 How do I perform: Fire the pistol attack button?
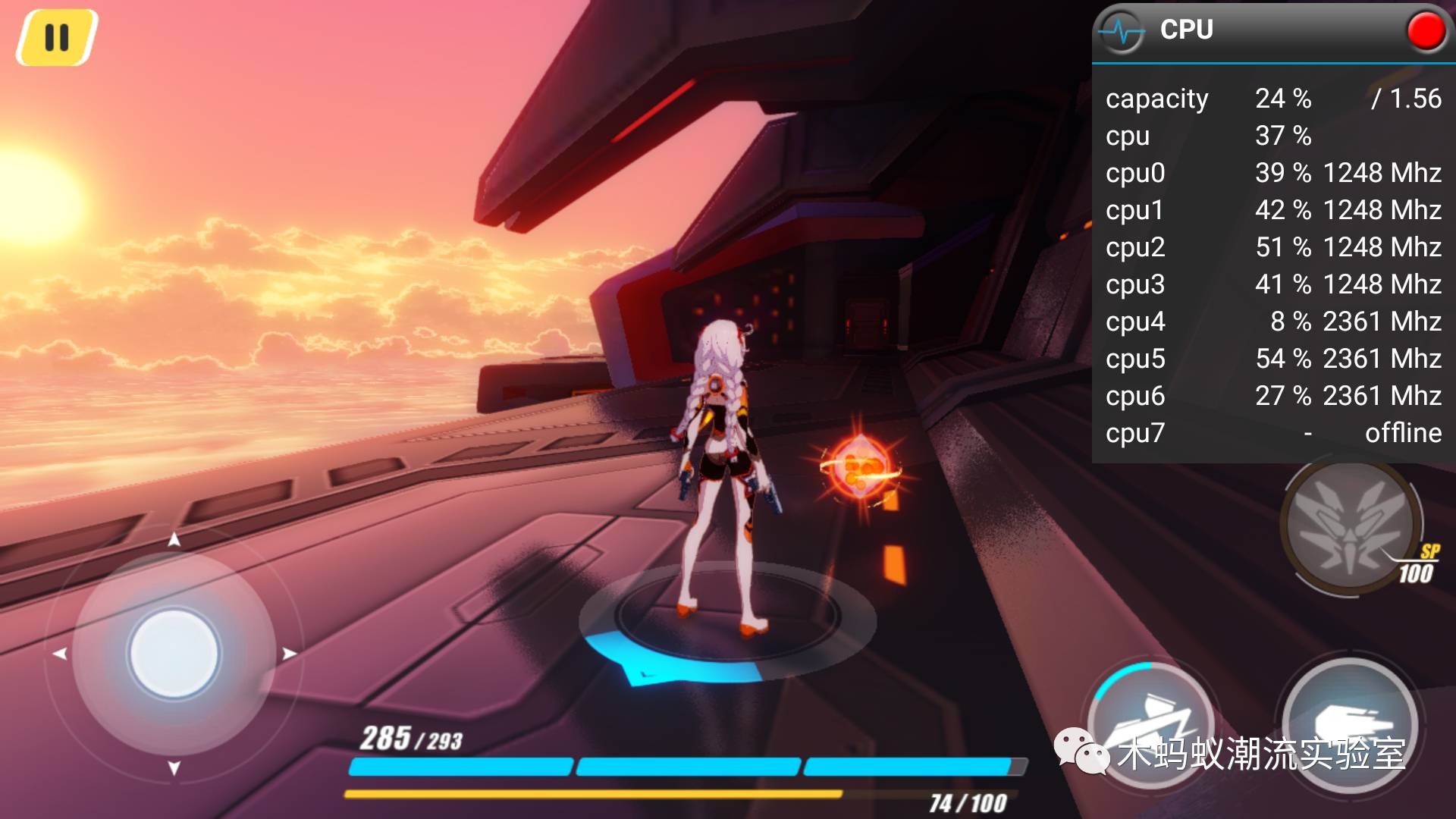click(1348, 724)
